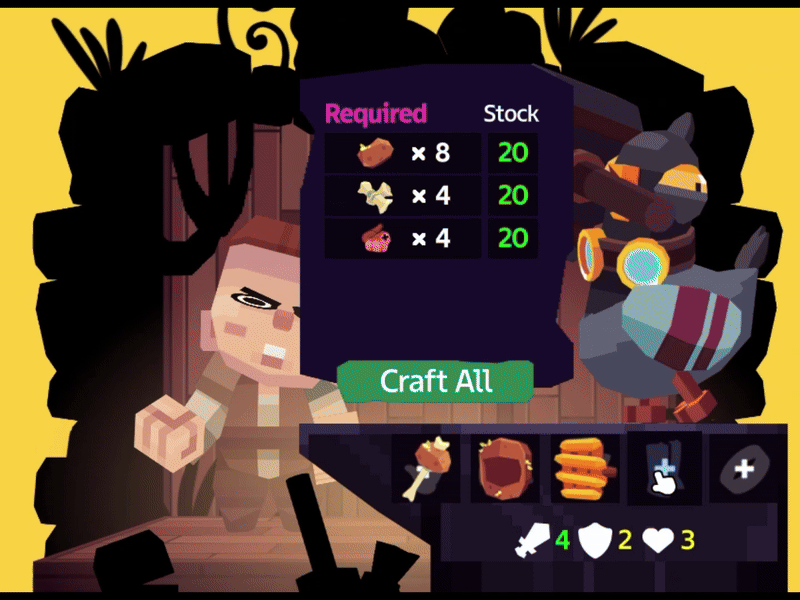Choose the brown rock helmet slot
Screen dimensions: 800x600
(x=504, y=469)
